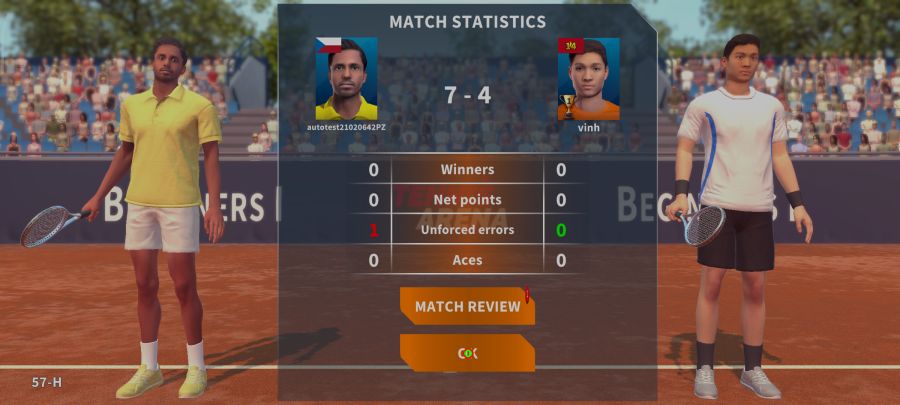900x405 pixels.
Task: Select the vinh player portrait
Action: point(588,79)
